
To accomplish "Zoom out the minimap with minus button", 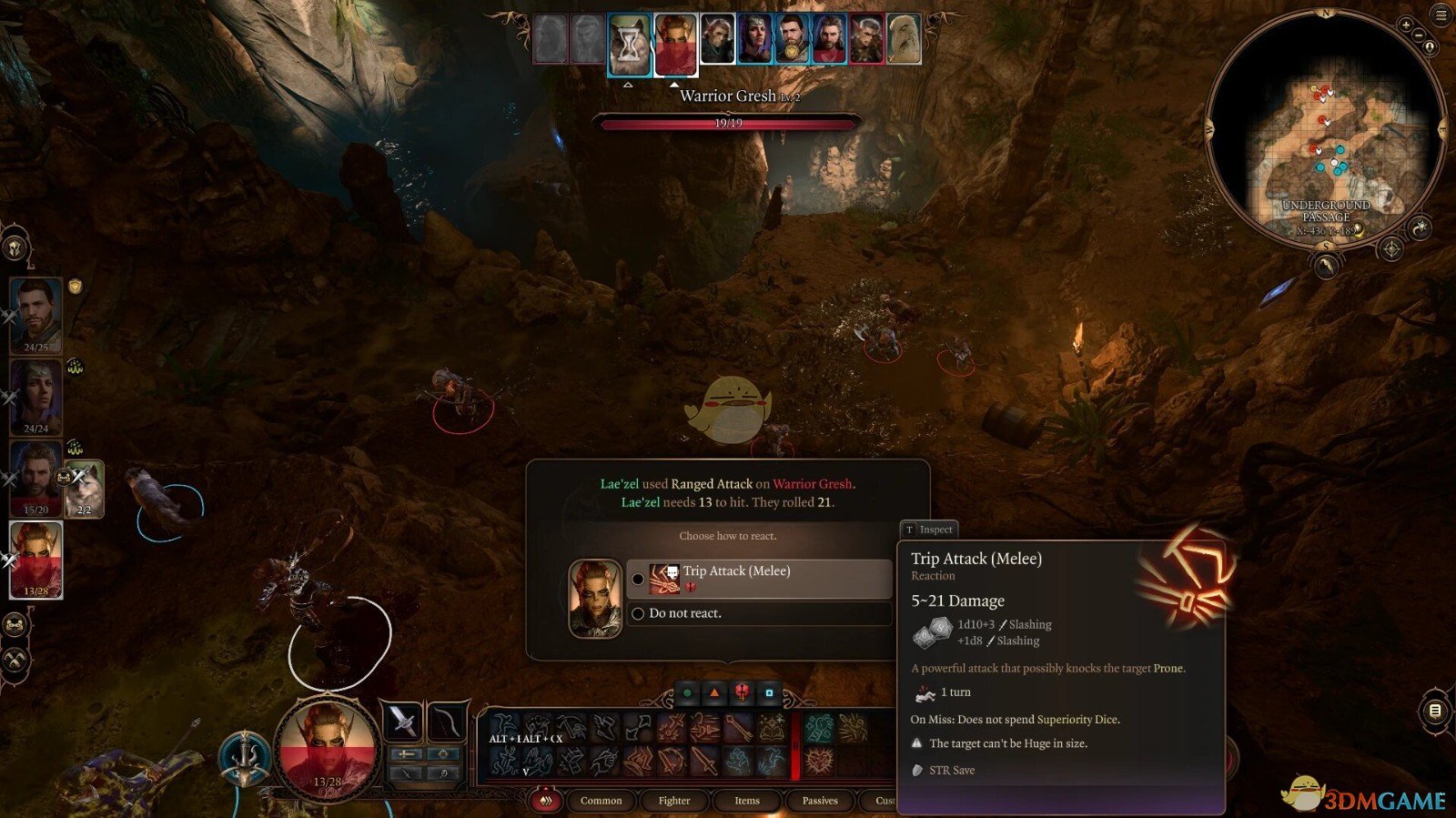I will [1418, 35].
